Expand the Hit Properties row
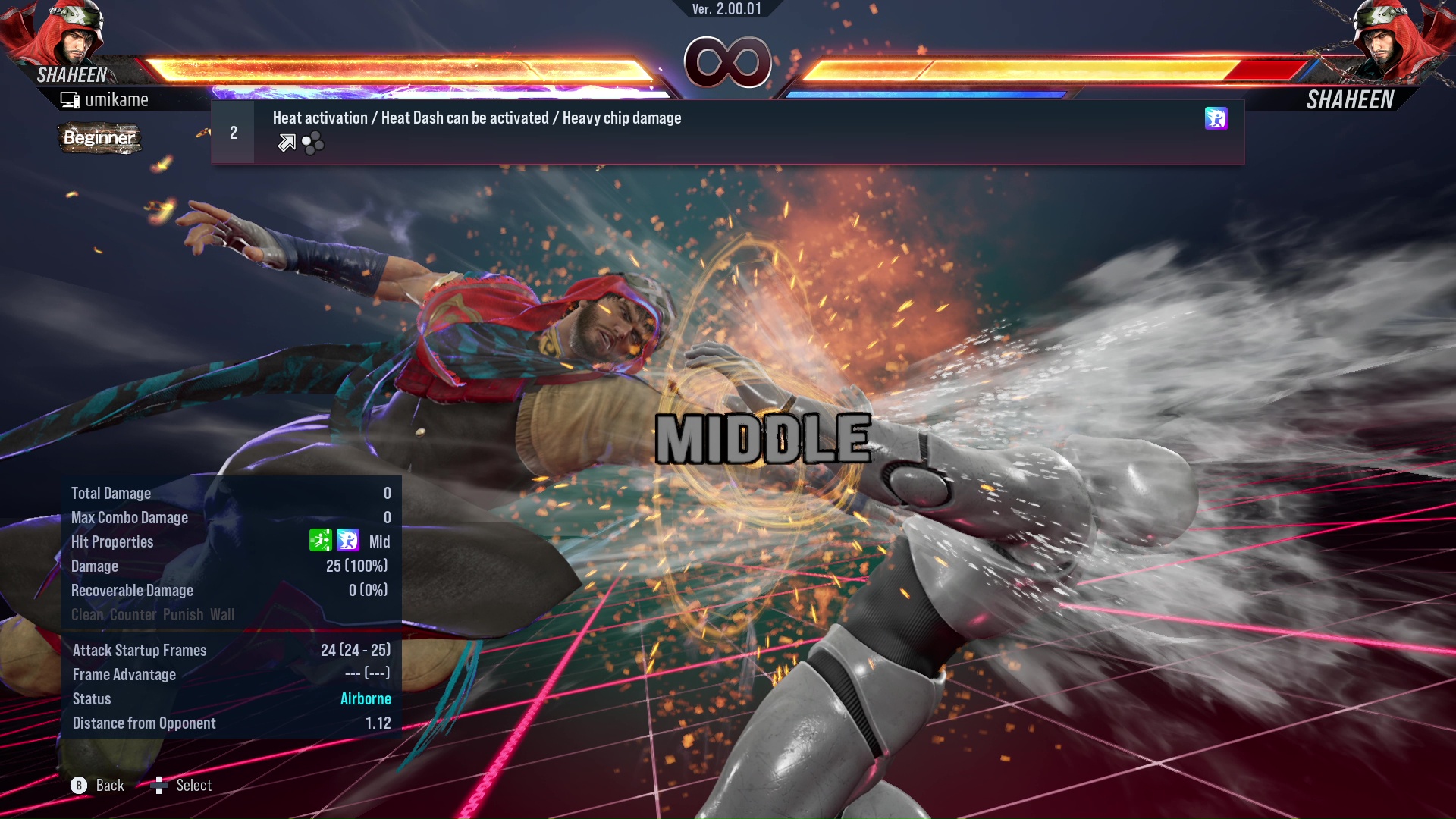The width and height of the screenshot is (1456, 819). click(x=112, y=541)
